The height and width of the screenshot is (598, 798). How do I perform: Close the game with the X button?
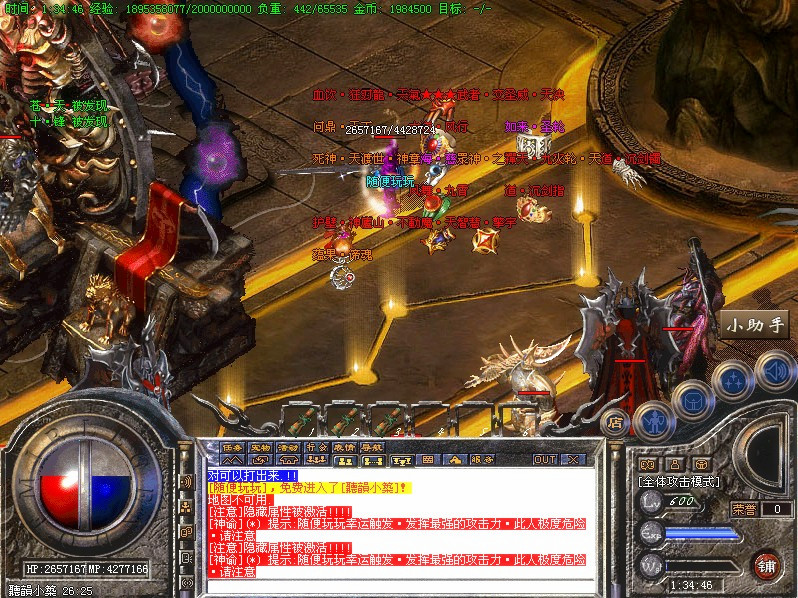click(x=573, y=460)
